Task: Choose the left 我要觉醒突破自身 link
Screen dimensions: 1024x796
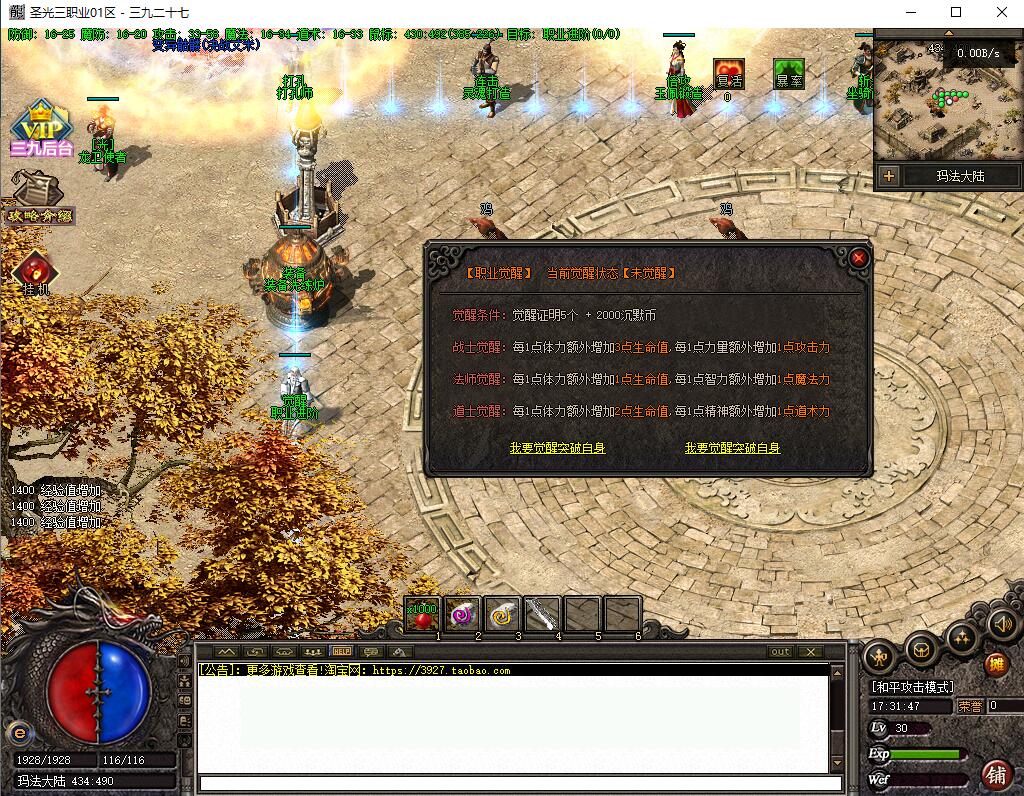Action: point(557,448)
